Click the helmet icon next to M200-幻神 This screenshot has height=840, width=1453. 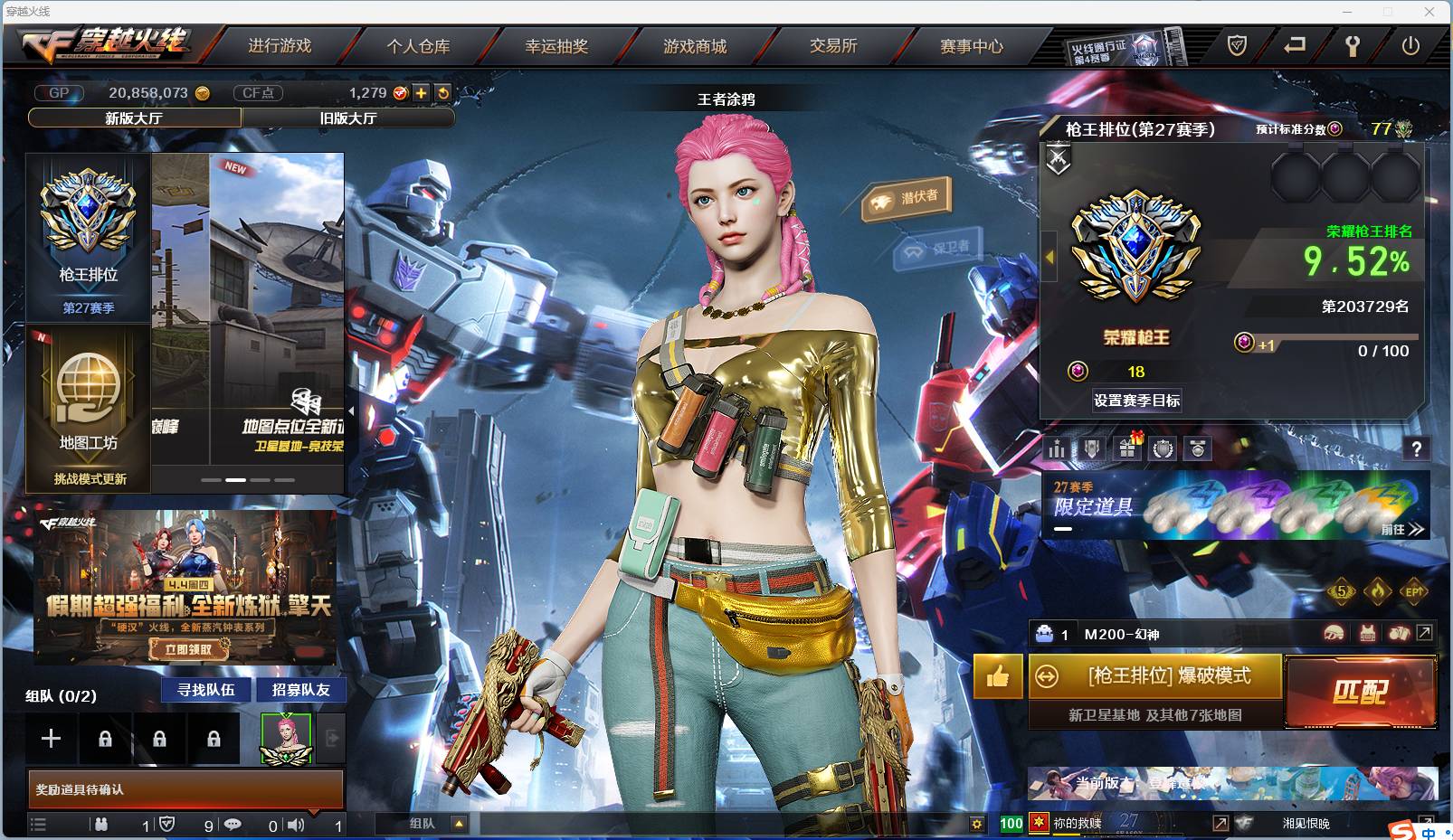1333,632
